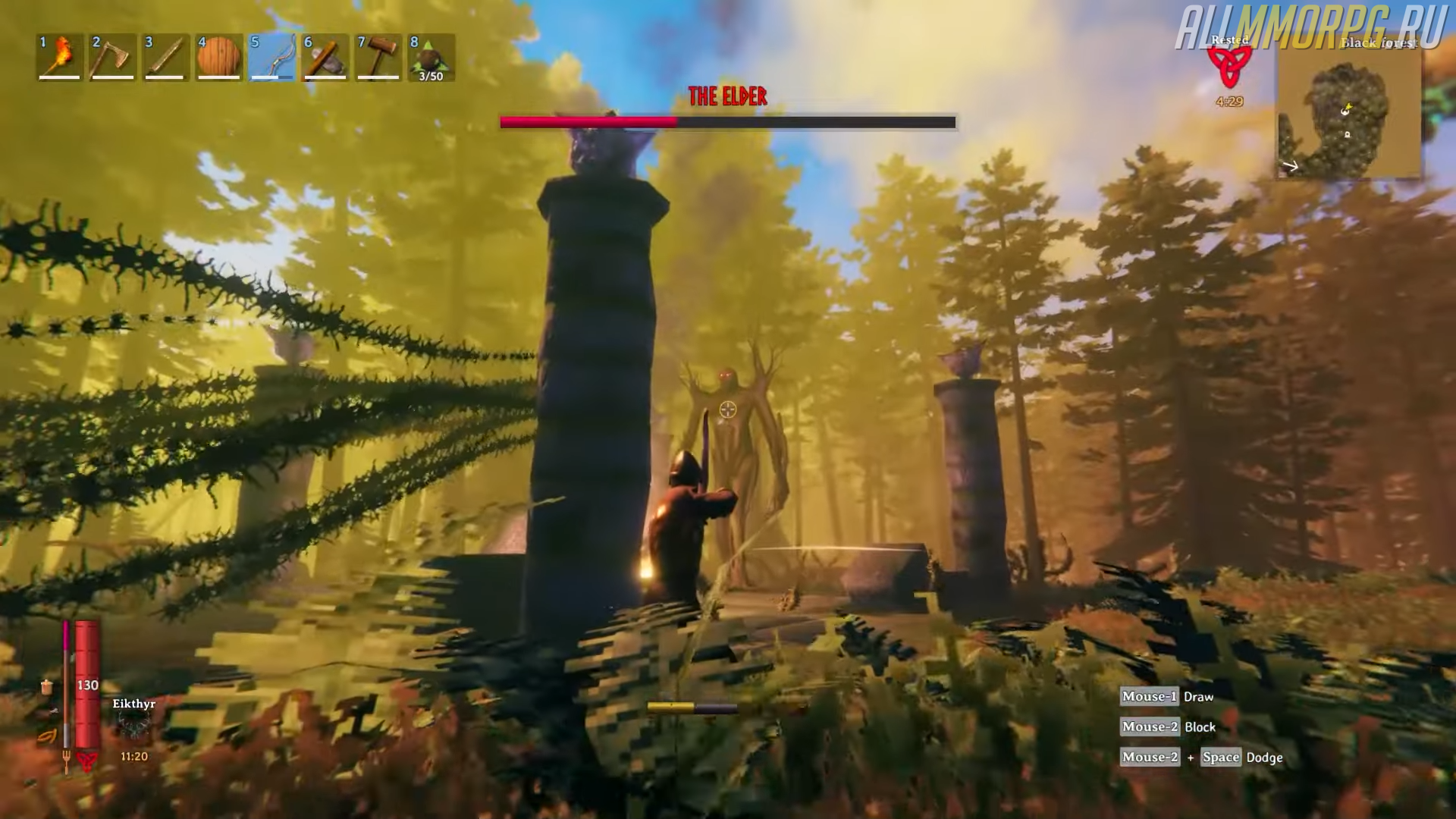
Task: Equip the axe from hotbar slot 2
Action: coord(112,57)
